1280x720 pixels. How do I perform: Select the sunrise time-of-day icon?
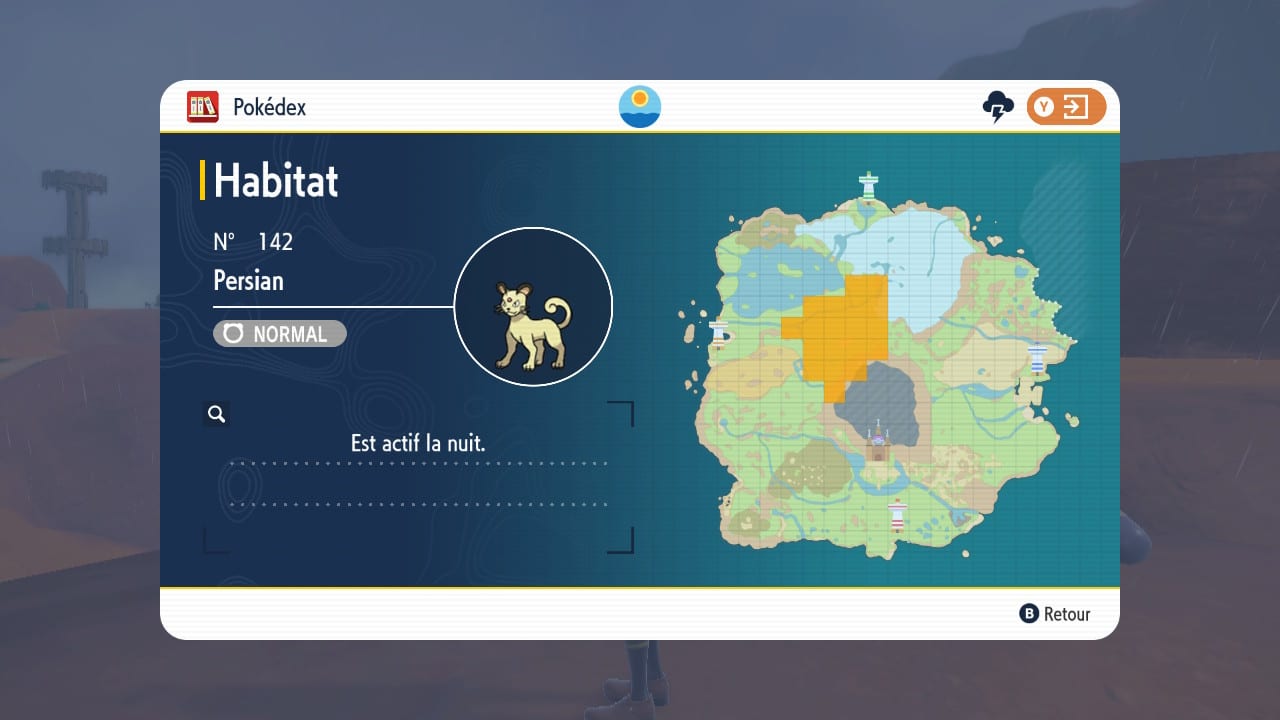640,107
